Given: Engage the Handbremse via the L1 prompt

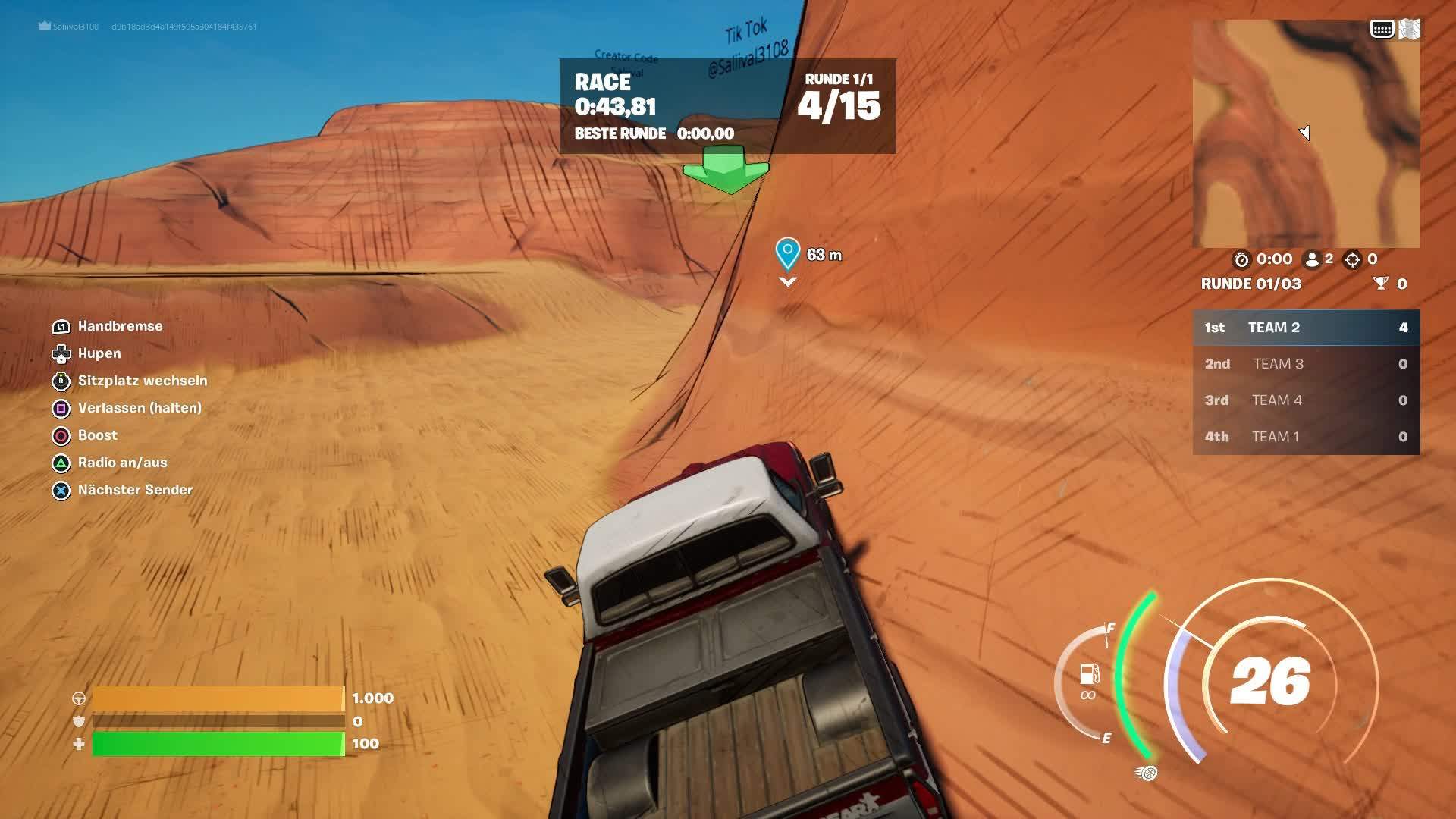Looking at the screenshot, I should (60, 326).
